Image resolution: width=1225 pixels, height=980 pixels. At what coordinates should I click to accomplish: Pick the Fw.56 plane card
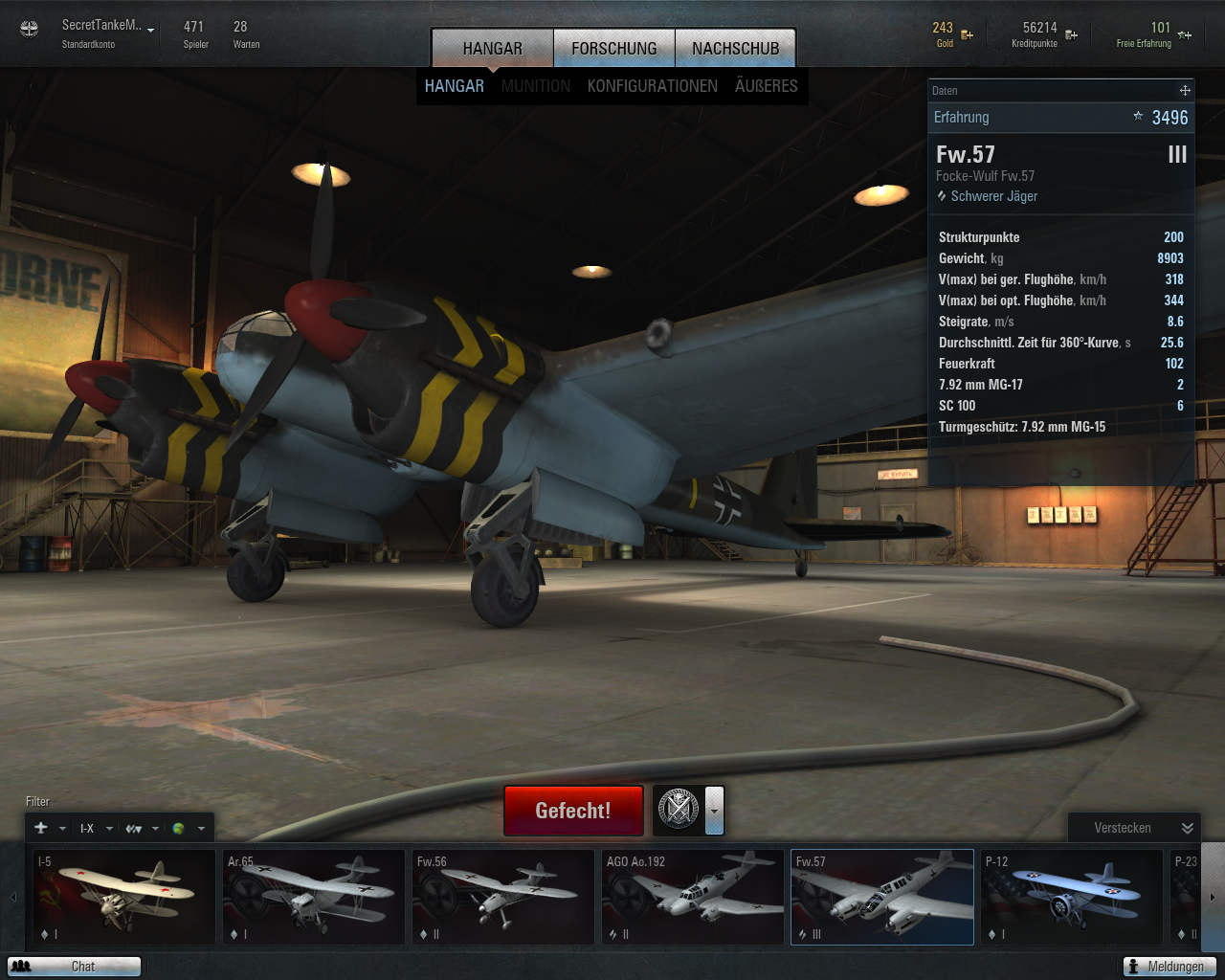(503, 897)
